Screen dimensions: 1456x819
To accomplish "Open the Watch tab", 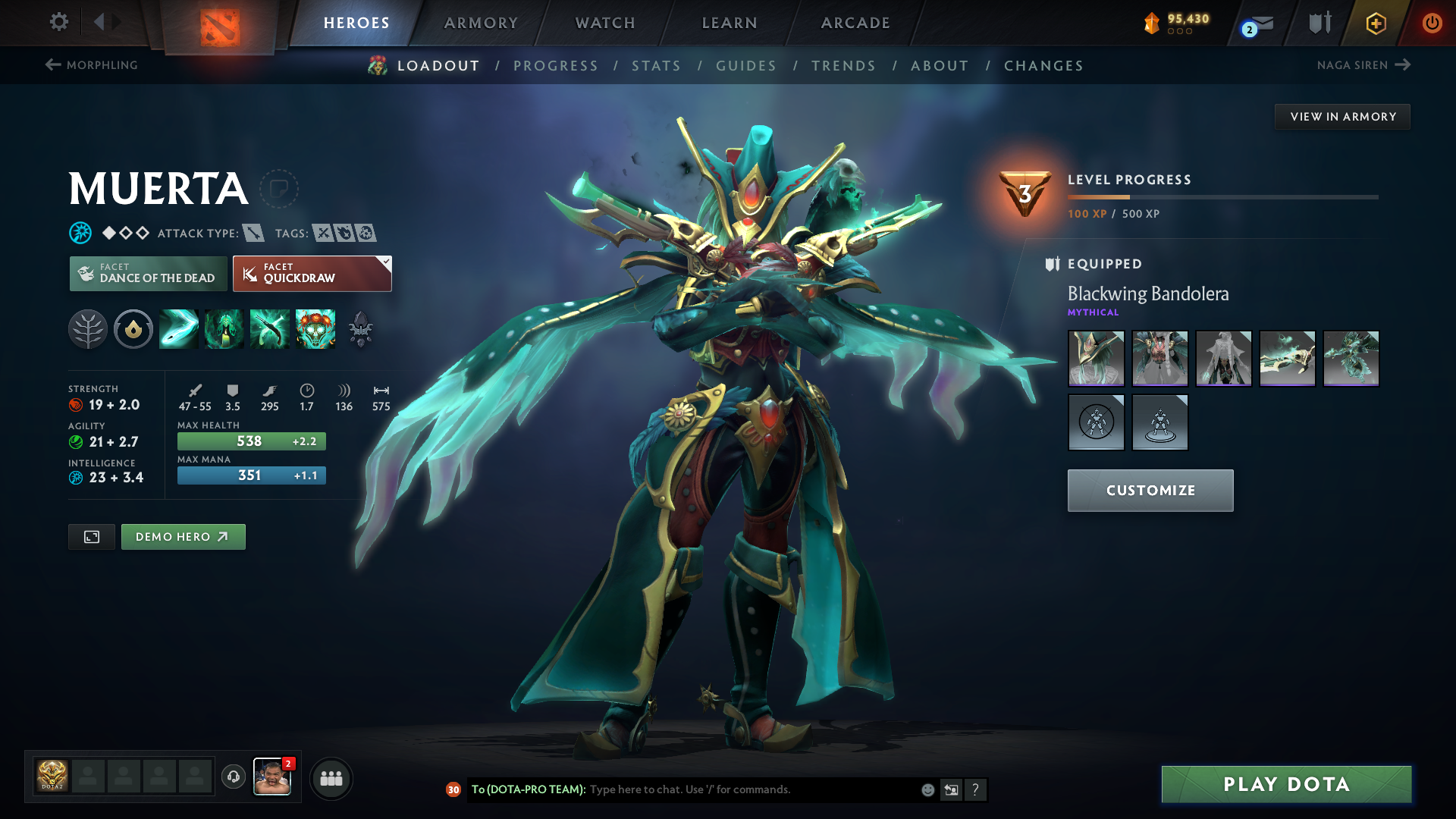I will click(x=605, y=23).
